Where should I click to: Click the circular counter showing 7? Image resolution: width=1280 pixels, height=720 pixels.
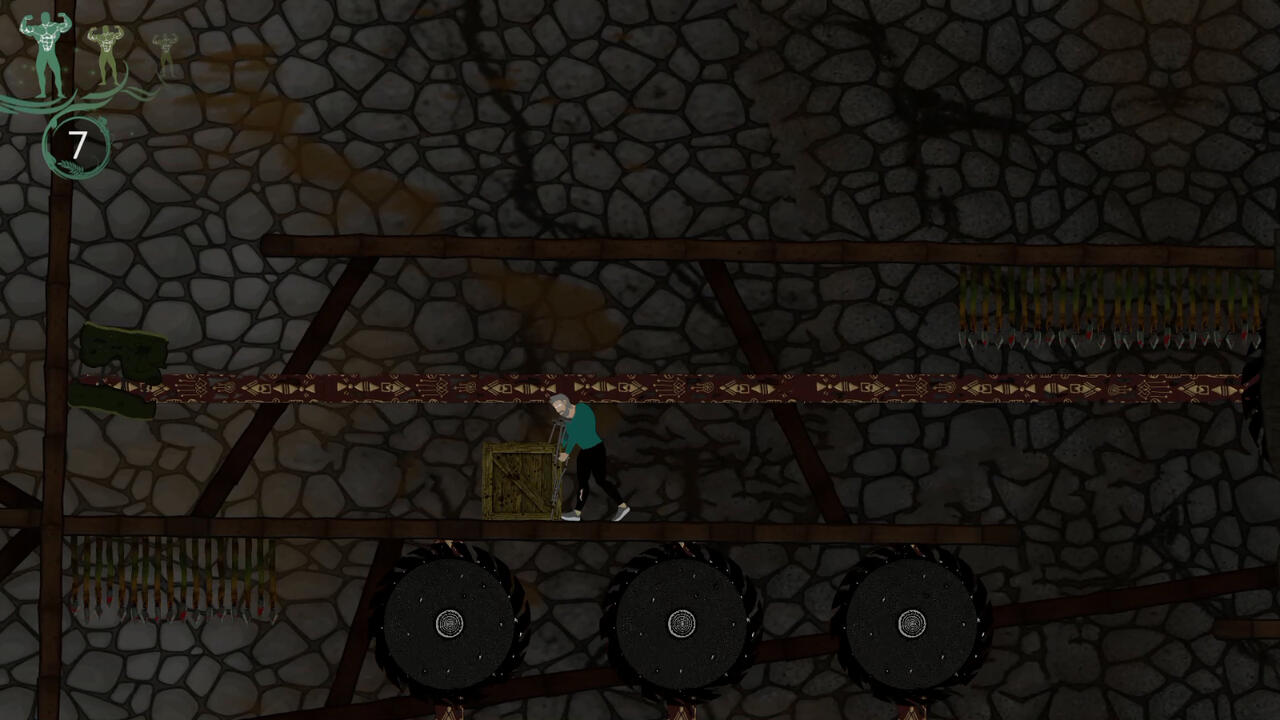76,146
